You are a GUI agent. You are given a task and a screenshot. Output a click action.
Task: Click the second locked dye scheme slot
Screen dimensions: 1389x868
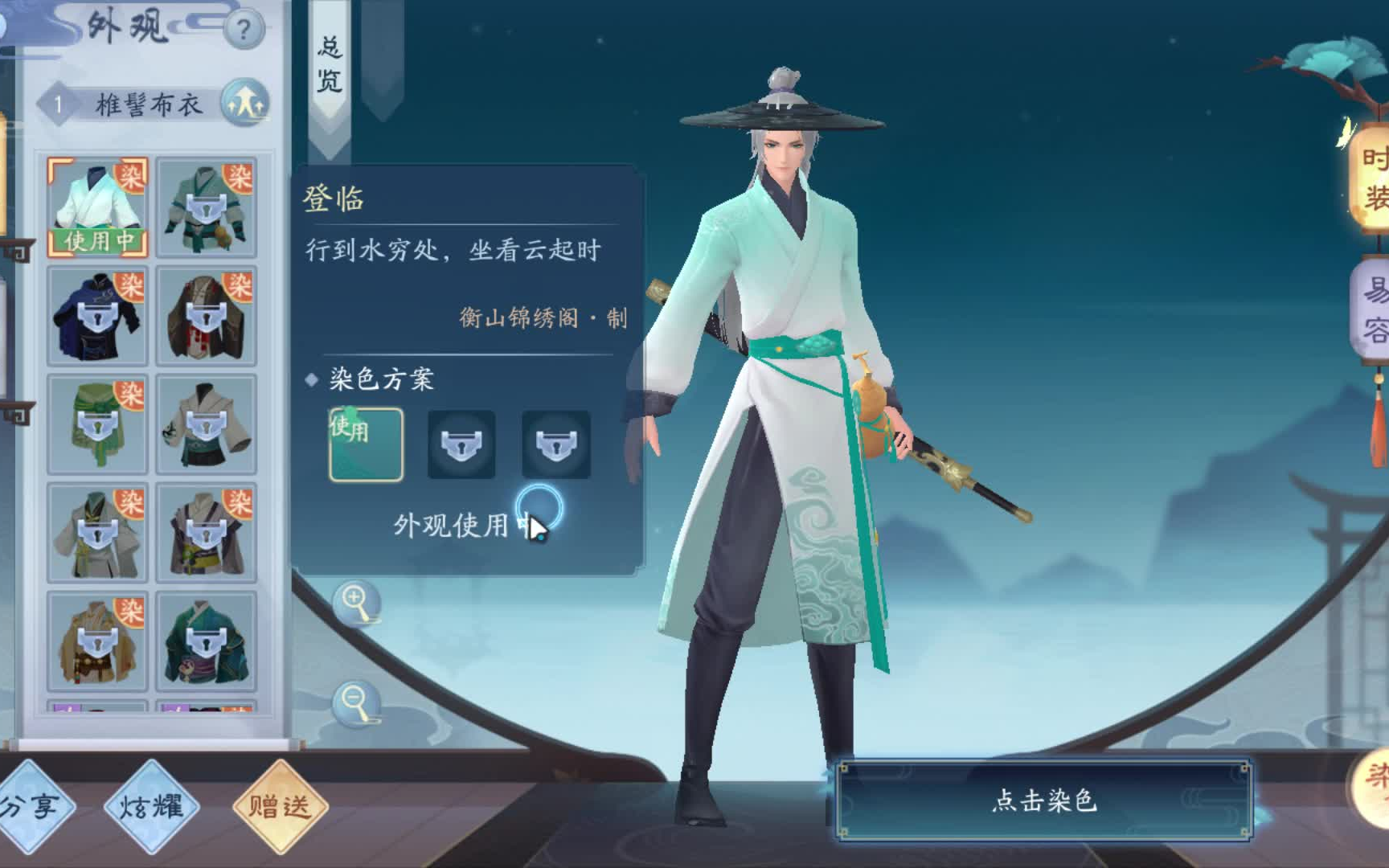pyautogui.click(x=461, y=443)
